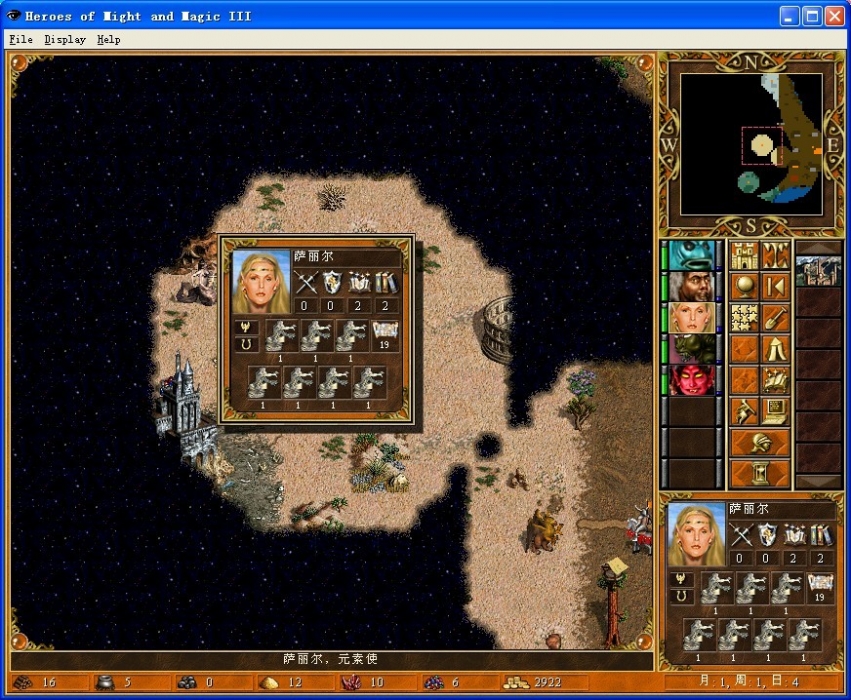Put the hero to sleep with the tent button

click(775, 349)
